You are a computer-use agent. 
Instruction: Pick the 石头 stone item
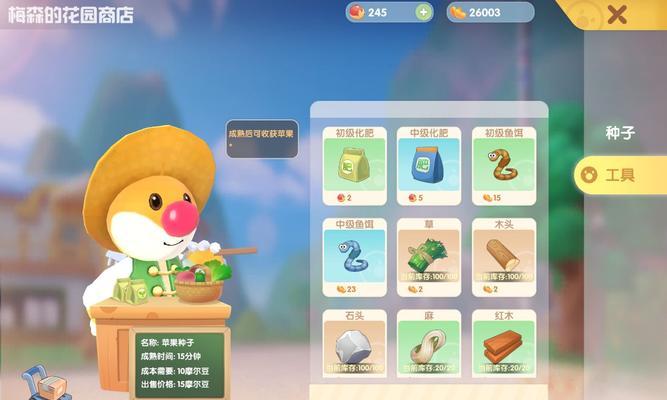coord(355,345)
